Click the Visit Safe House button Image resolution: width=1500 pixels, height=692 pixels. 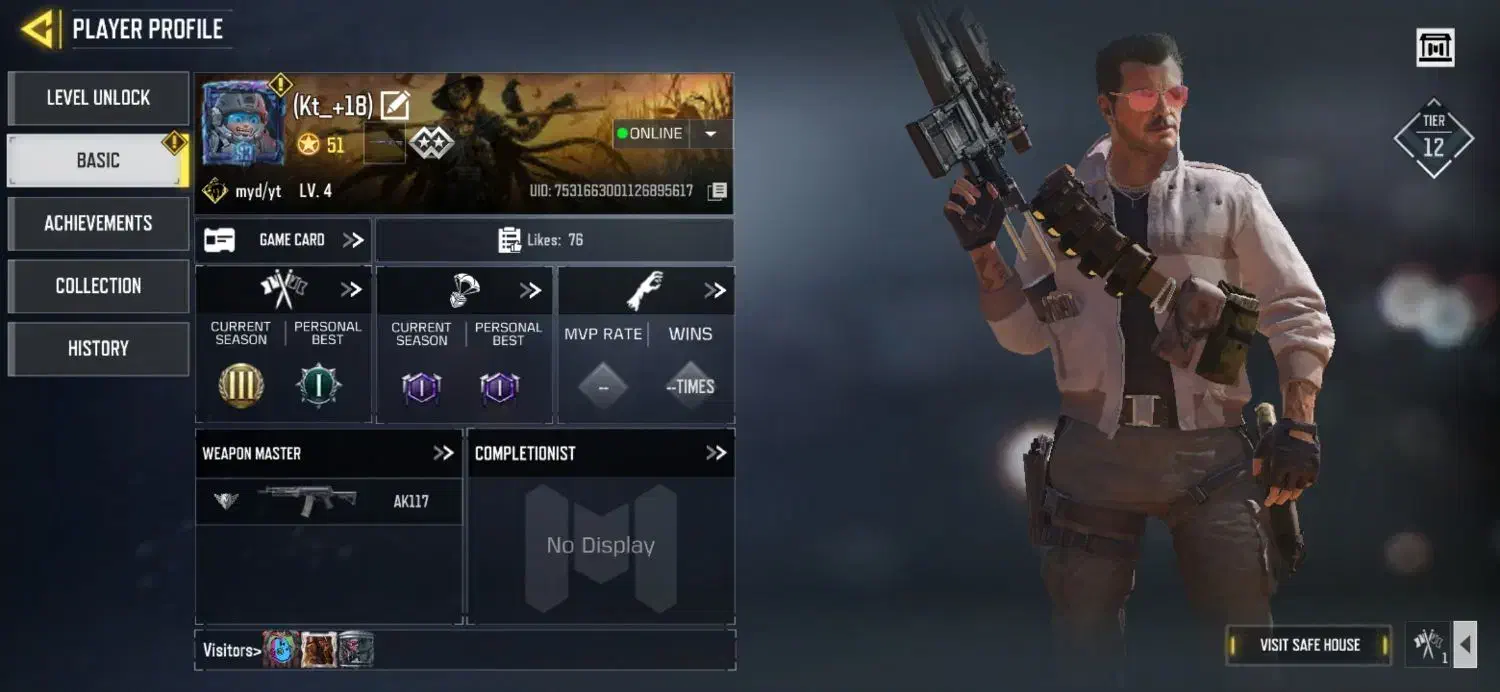click(x=1309, y=645)
